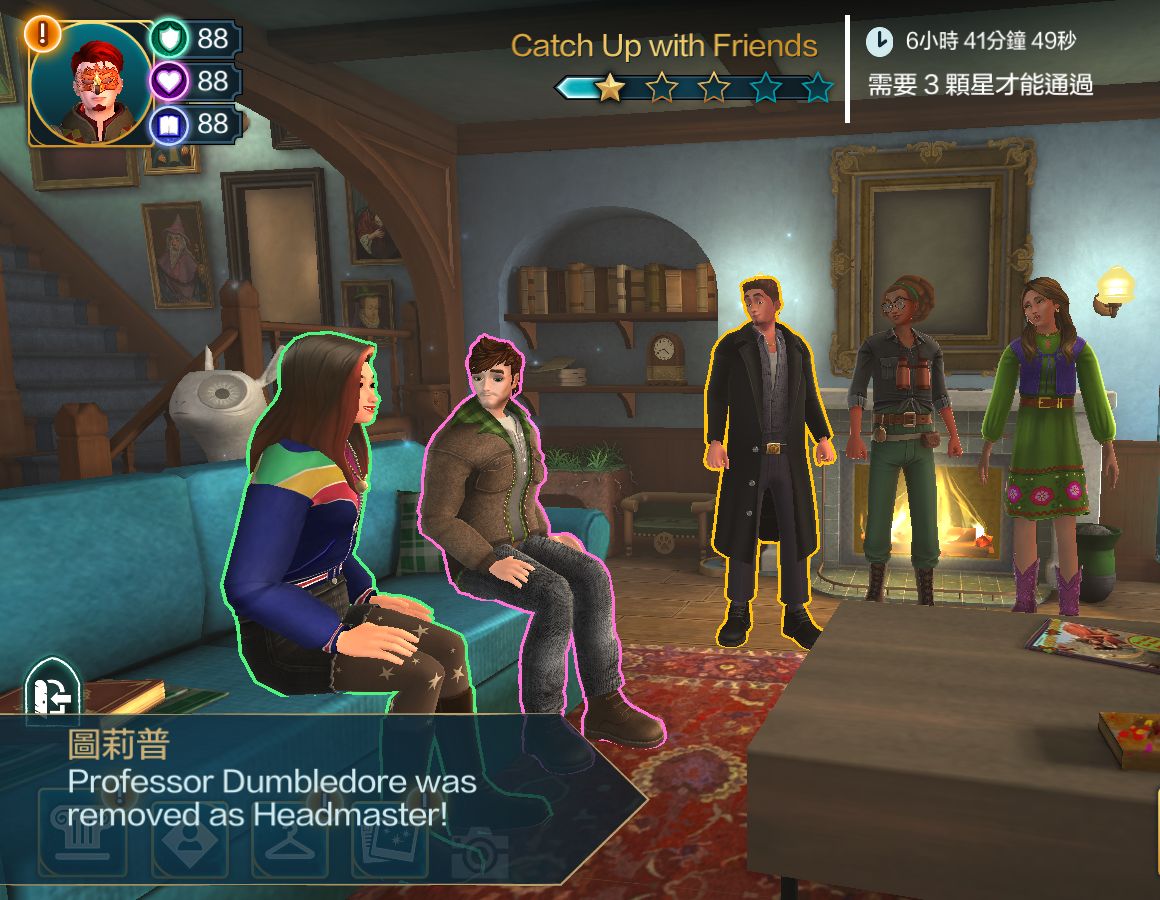Screen dimensions: 1160x900
Task: Open the player avatar portrait
Action: click(x=90, y=84)
